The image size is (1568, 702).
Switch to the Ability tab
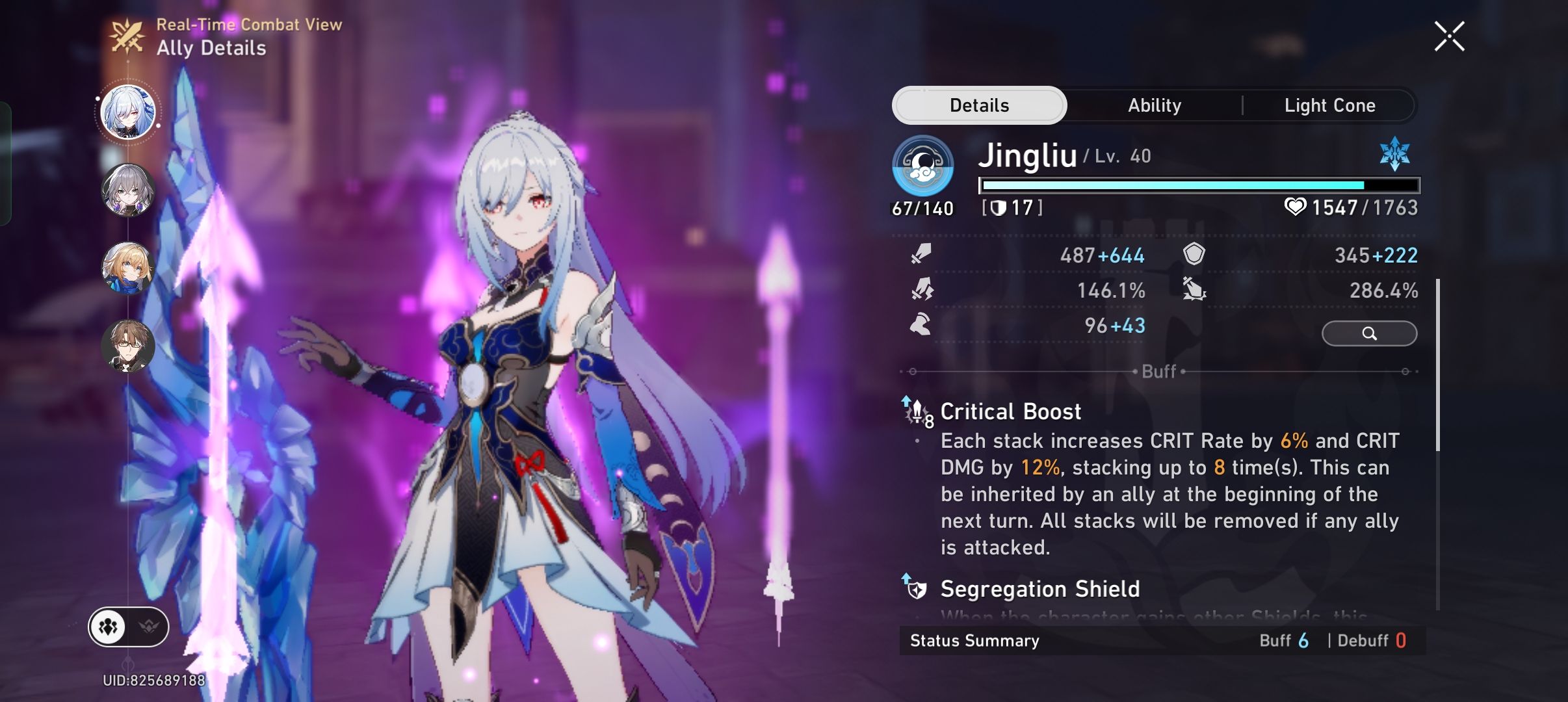(1154, 105)
